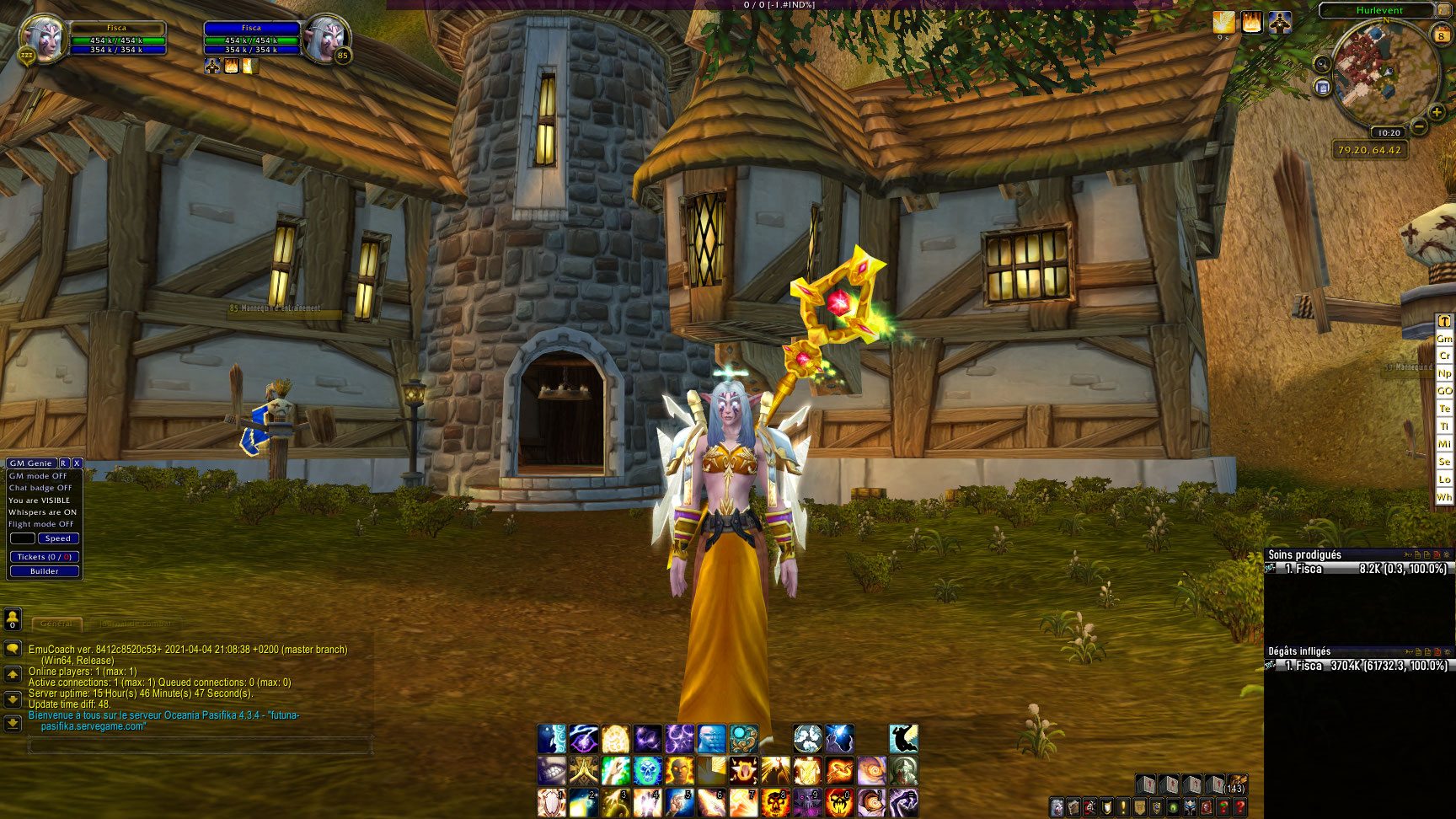
Task: Open the minimap tracking magnifier button
Action: [x=1322, y=65]
